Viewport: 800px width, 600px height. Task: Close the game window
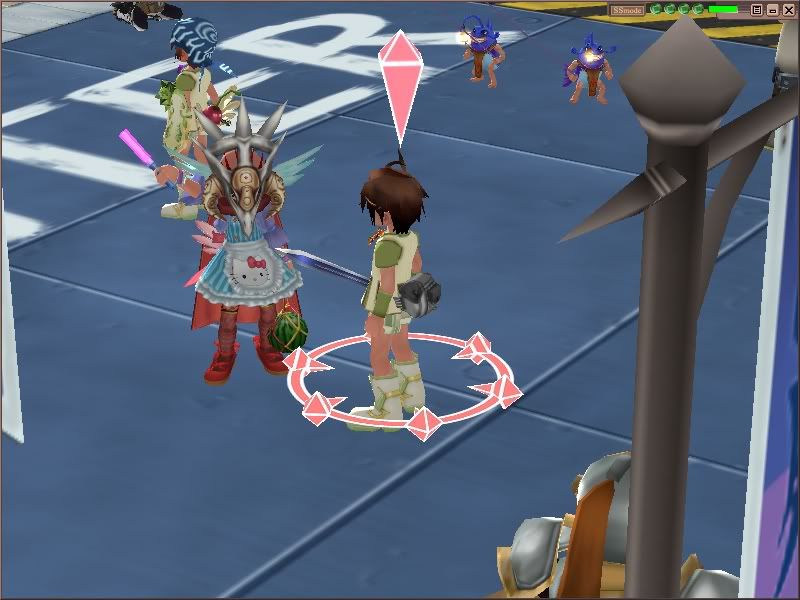(x=789, y=10)
